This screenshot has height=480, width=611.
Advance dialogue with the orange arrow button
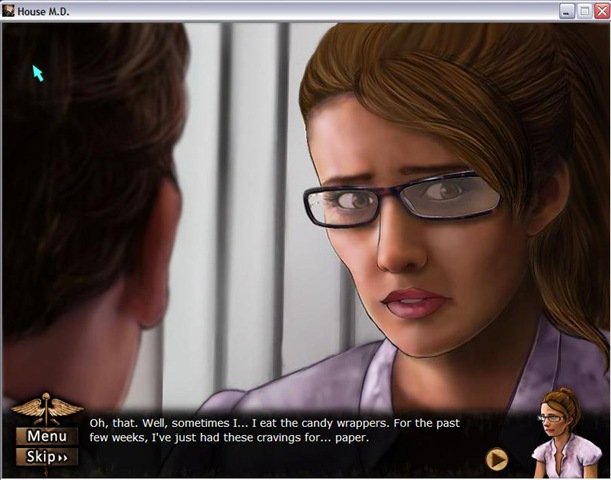pyautogui.click(x=497, y=459)
